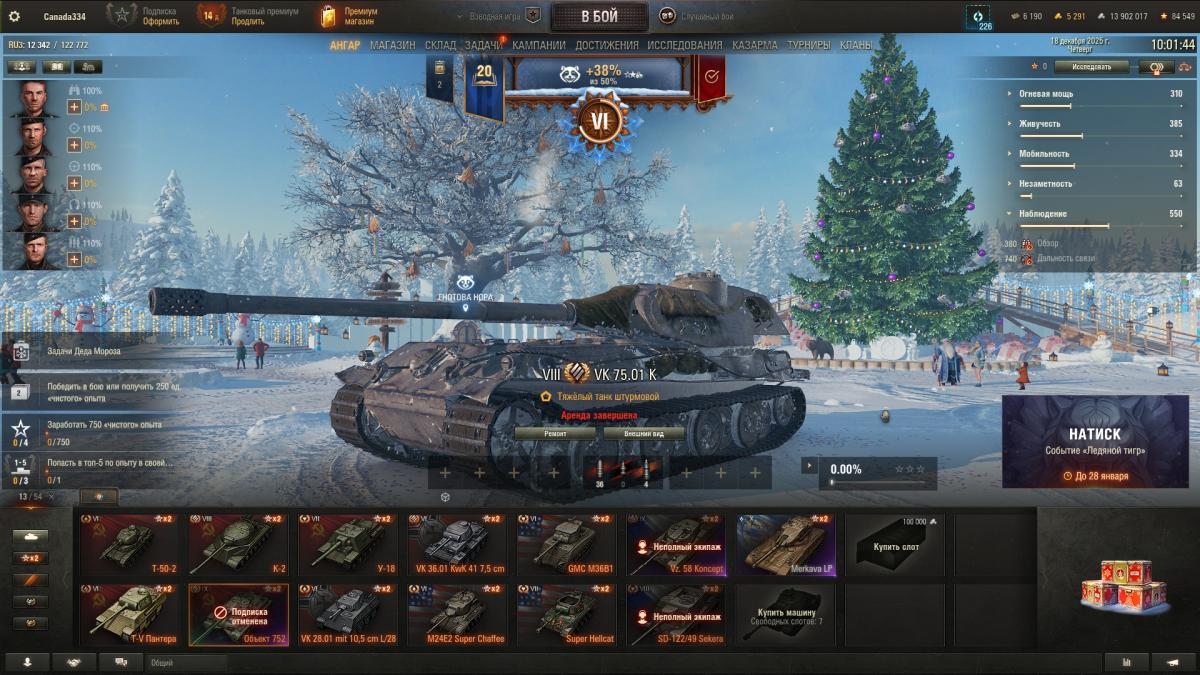Switch to the МАГАЗИН tab
Viewport: 1200px width, 675px height.
(x=392, y=45)
